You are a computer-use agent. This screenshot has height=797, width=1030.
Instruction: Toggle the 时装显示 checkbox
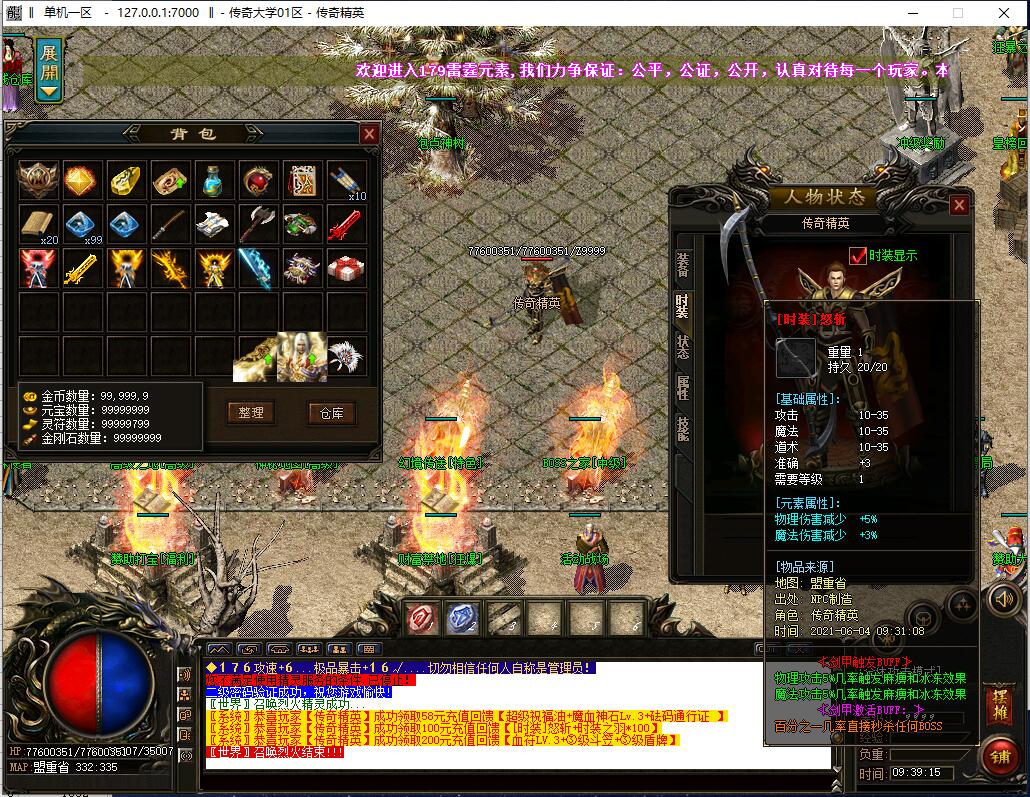click(857, 256)
